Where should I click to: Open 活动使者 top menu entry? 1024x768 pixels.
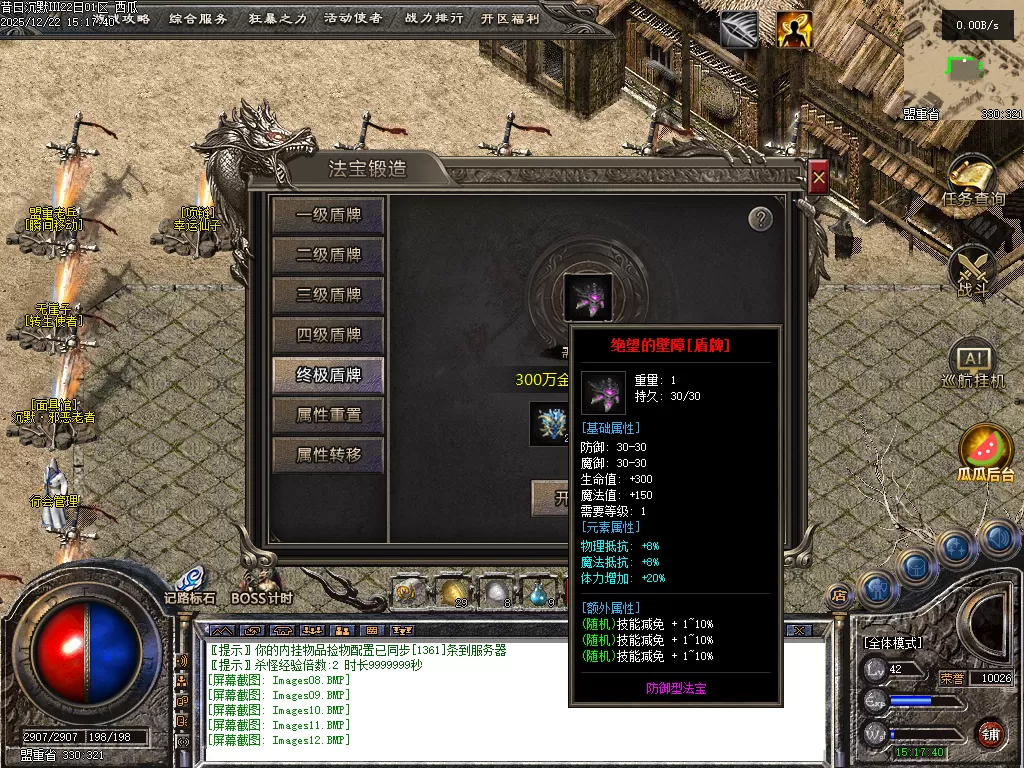coord(353,18)
